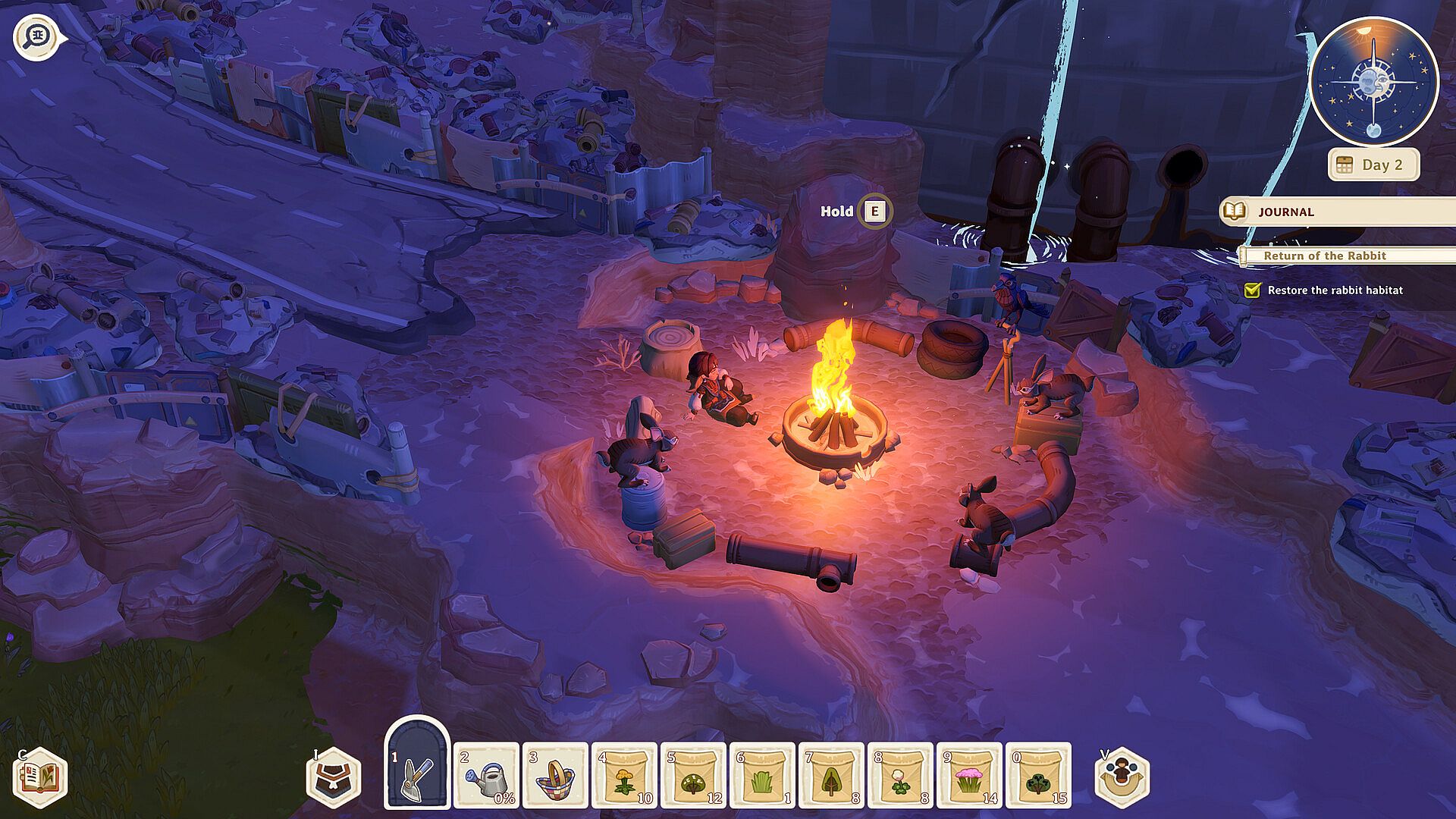Open the almanac book icon
Viewport: 1456px width, 819px height.
pyautogui.click(x=41, y=777)
